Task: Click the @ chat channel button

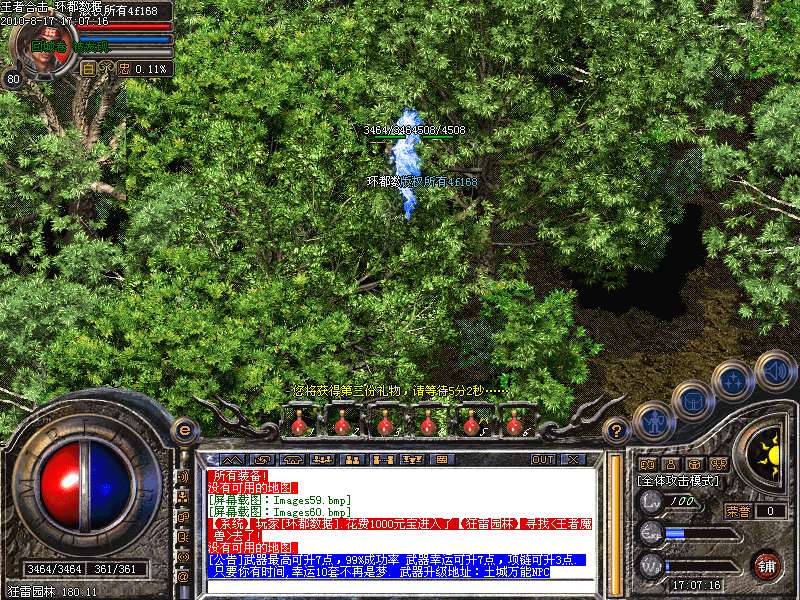Action: [183, 576]
